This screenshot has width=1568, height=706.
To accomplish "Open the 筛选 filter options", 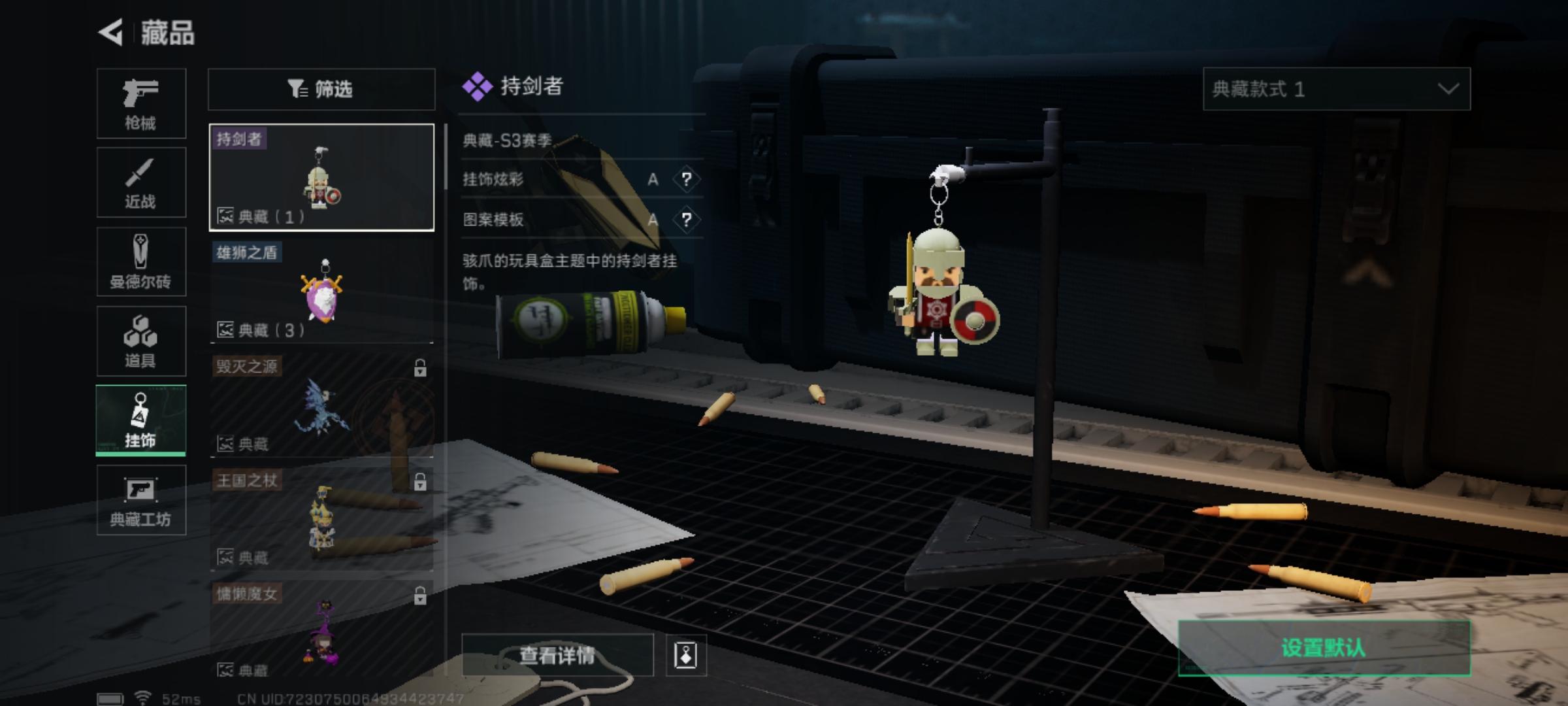I will pos(321,89).
